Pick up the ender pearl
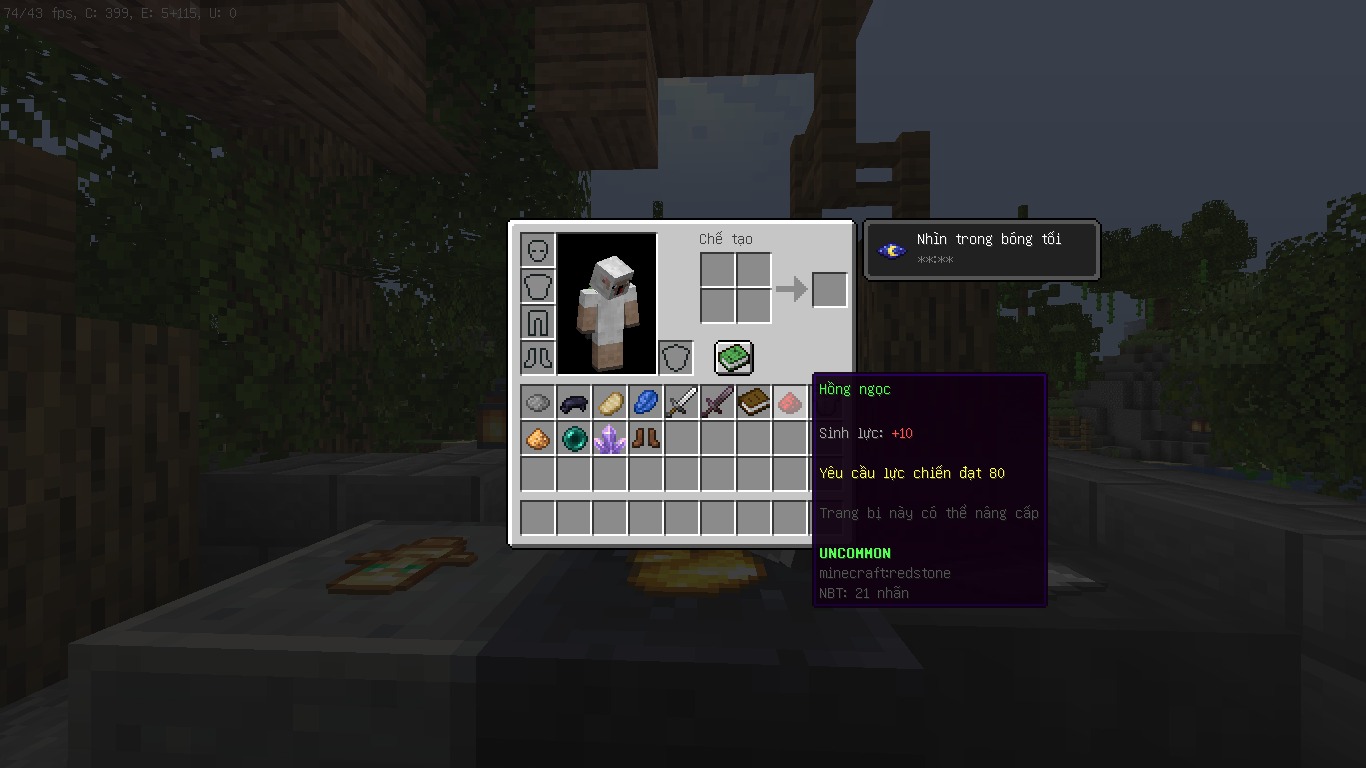Image resolution: width=1366 pixels, height=768 pixels. [x=574, y=439]
